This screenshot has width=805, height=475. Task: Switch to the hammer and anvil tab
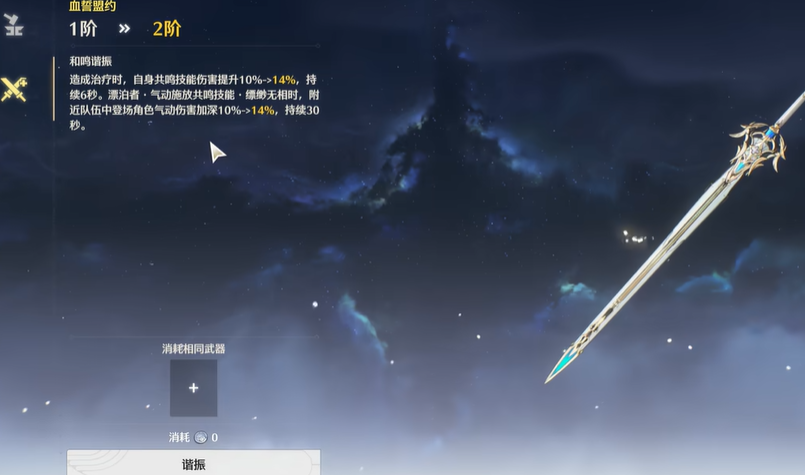[13, 26]
